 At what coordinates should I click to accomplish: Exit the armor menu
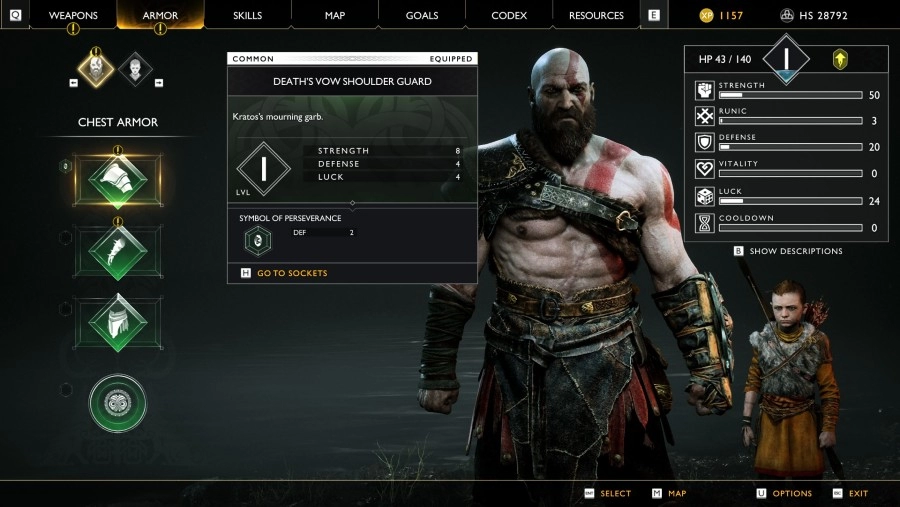click(x=858, y=493)
